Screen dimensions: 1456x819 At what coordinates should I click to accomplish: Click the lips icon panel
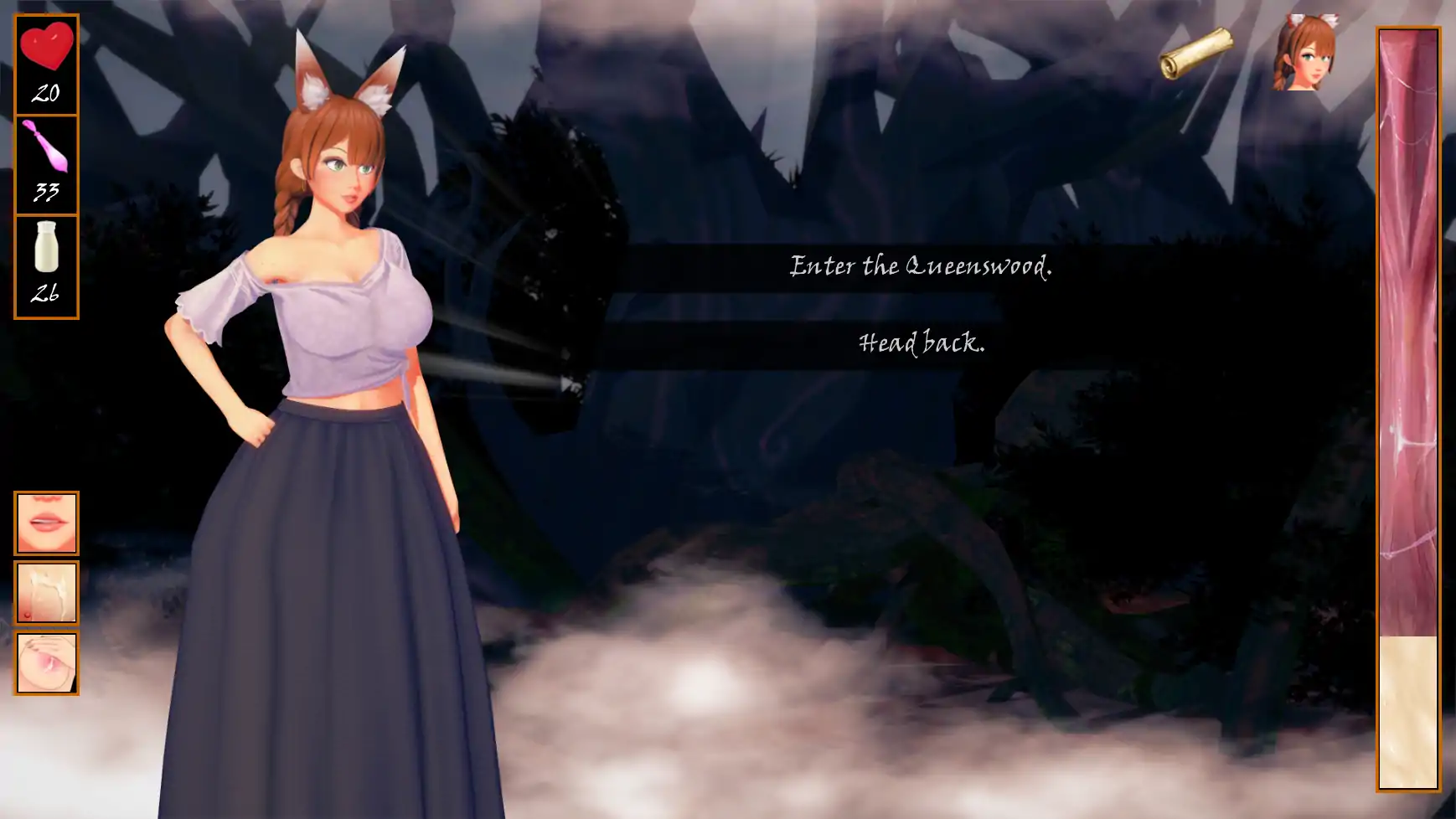(46, 523)
